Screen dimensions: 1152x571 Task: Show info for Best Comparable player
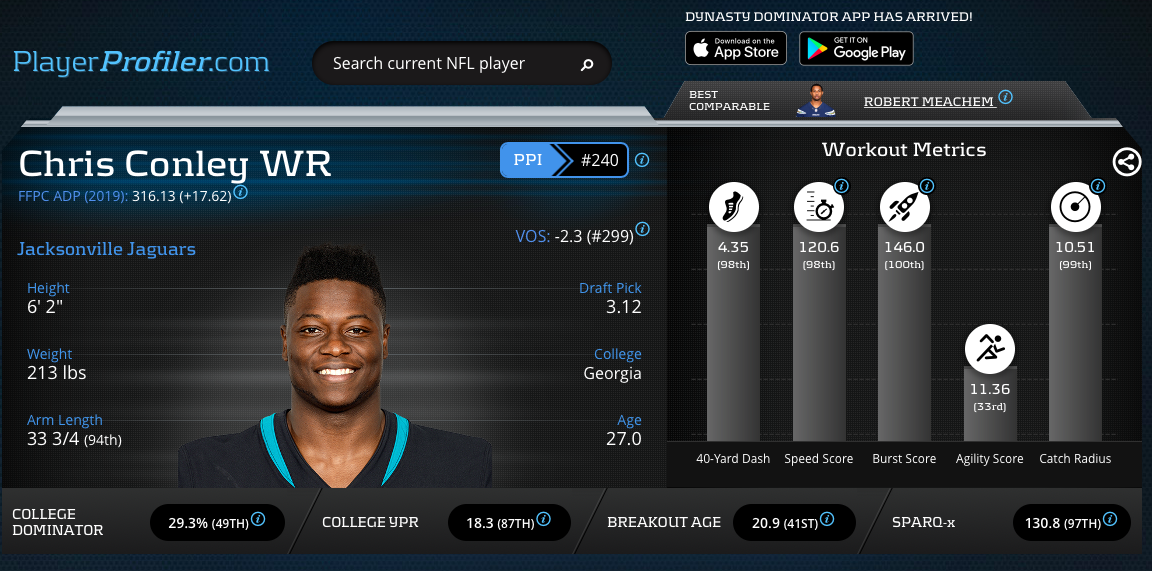[1005, 97]
